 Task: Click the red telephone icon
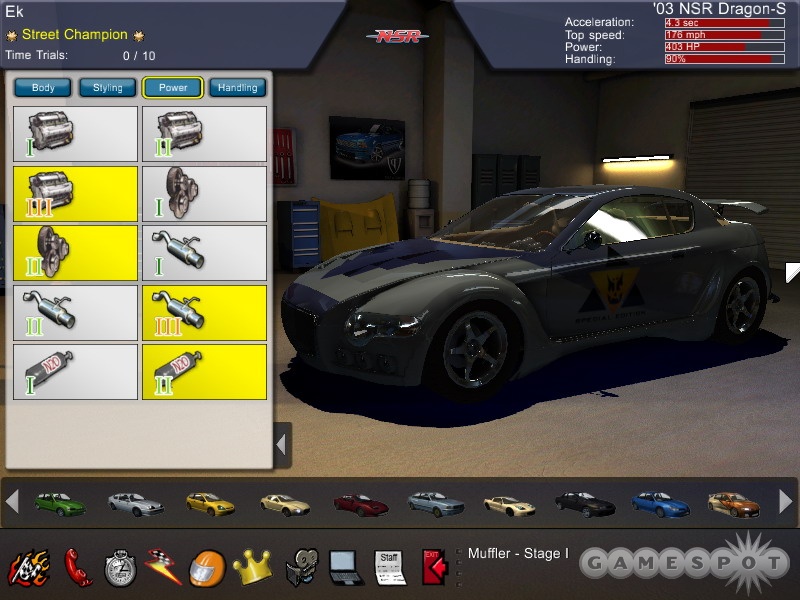[76, 566]
